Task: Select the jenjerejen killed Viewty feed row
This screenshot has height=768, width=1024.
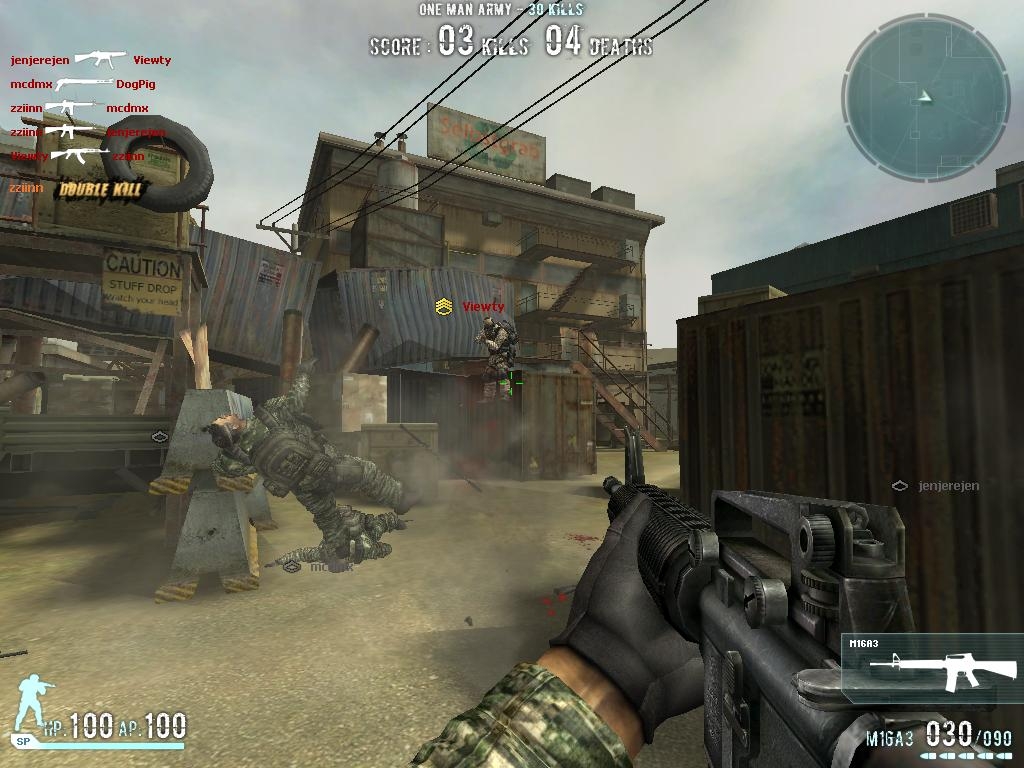Action: pos(91,60)
